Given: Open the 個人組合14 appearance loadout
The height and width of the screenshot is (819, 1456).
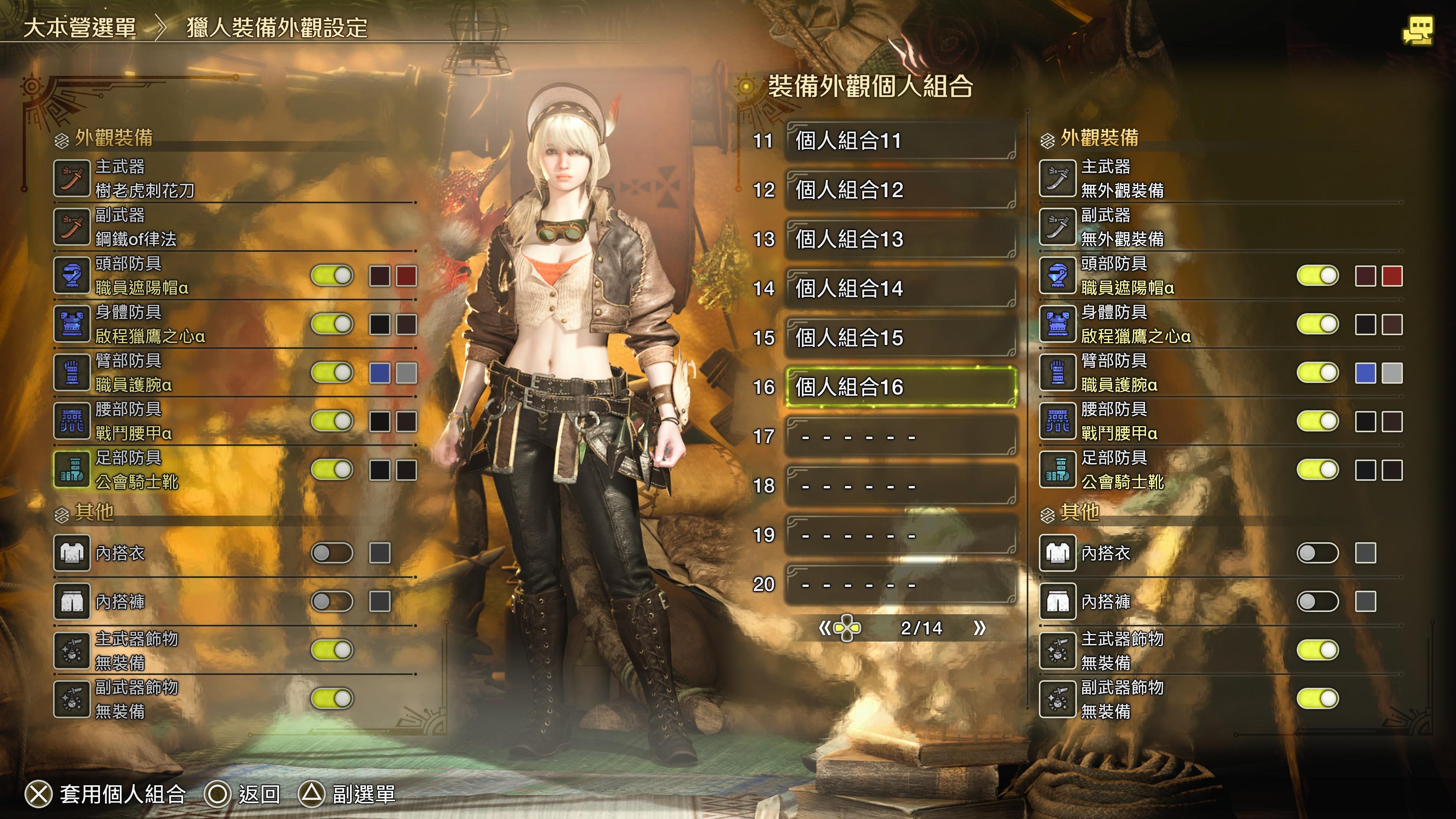Looking at the screenshot, I should point(901,288).
